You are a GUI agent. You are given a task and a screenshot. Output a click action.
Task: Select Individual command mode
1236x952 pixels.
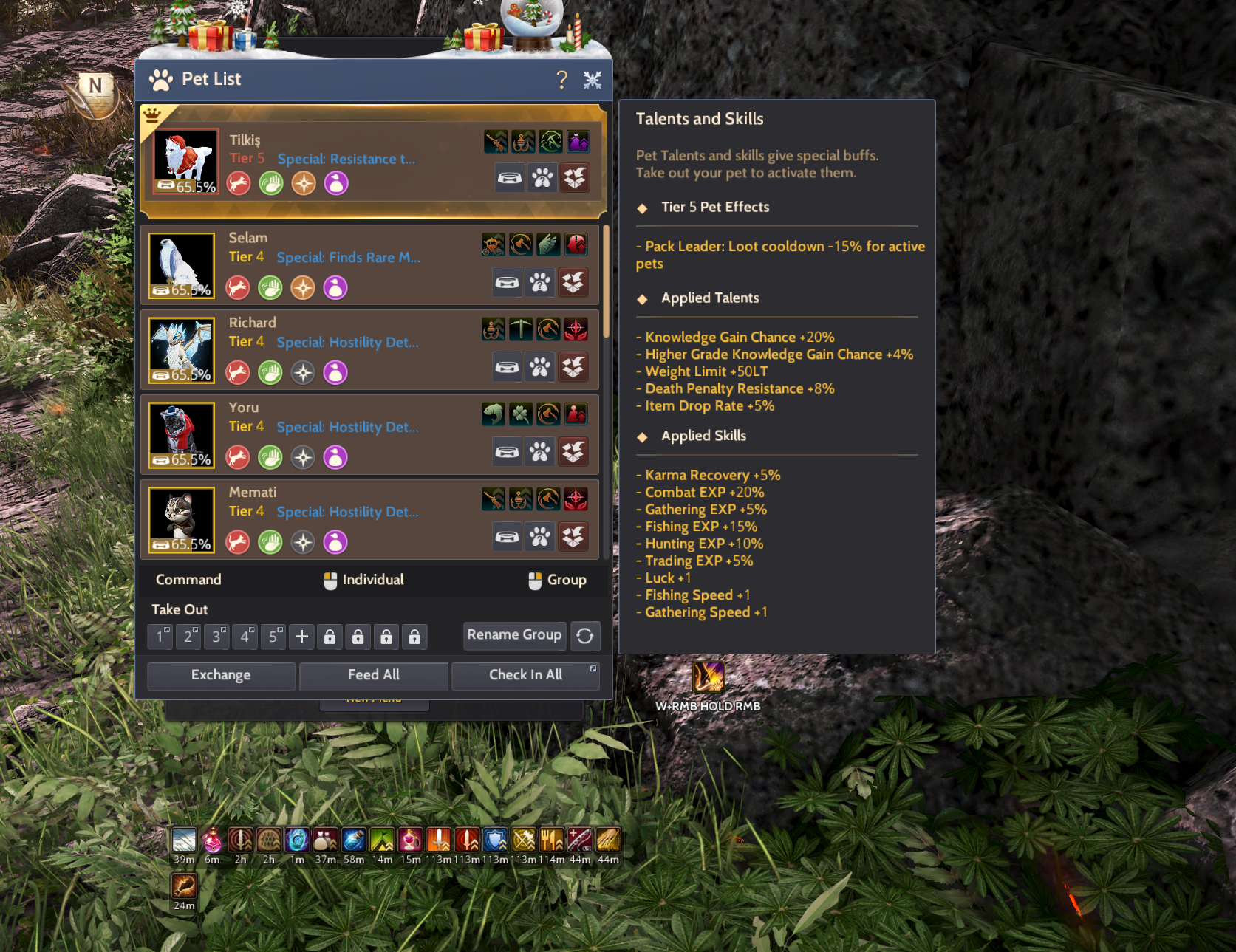363,580
